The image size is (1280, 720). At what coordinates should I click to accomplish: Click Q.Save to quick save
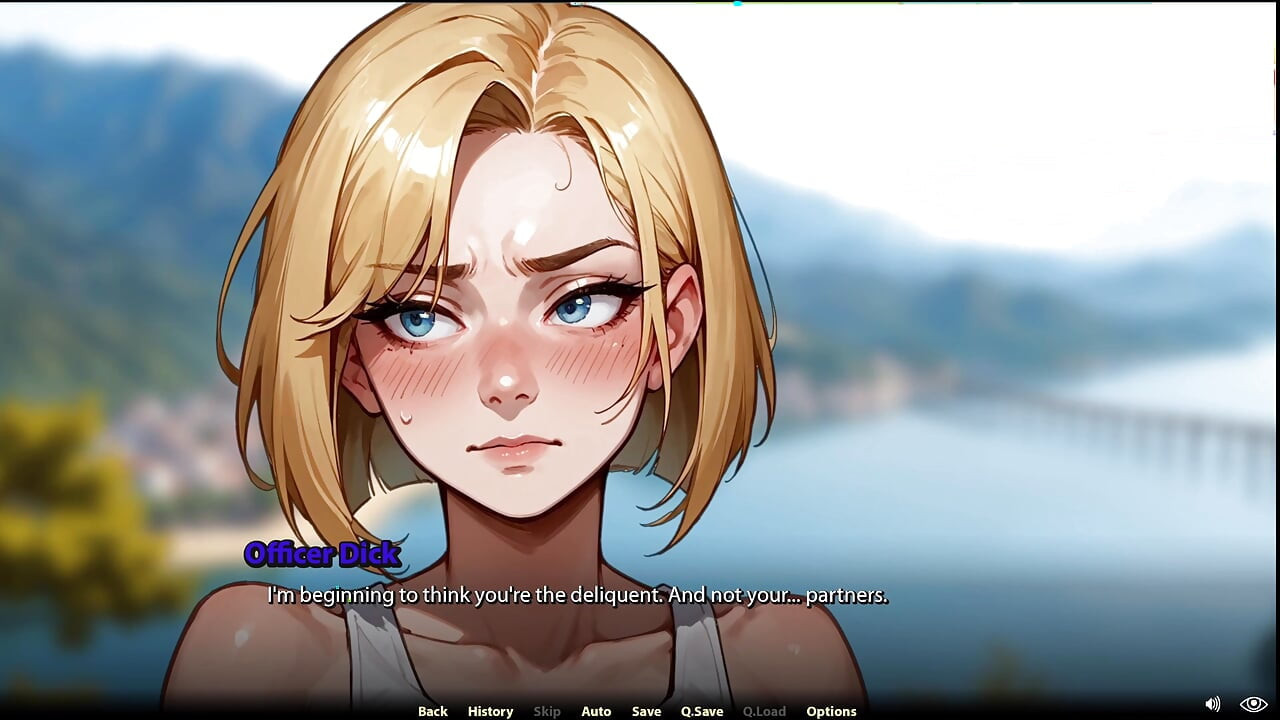tap(702, 711)
